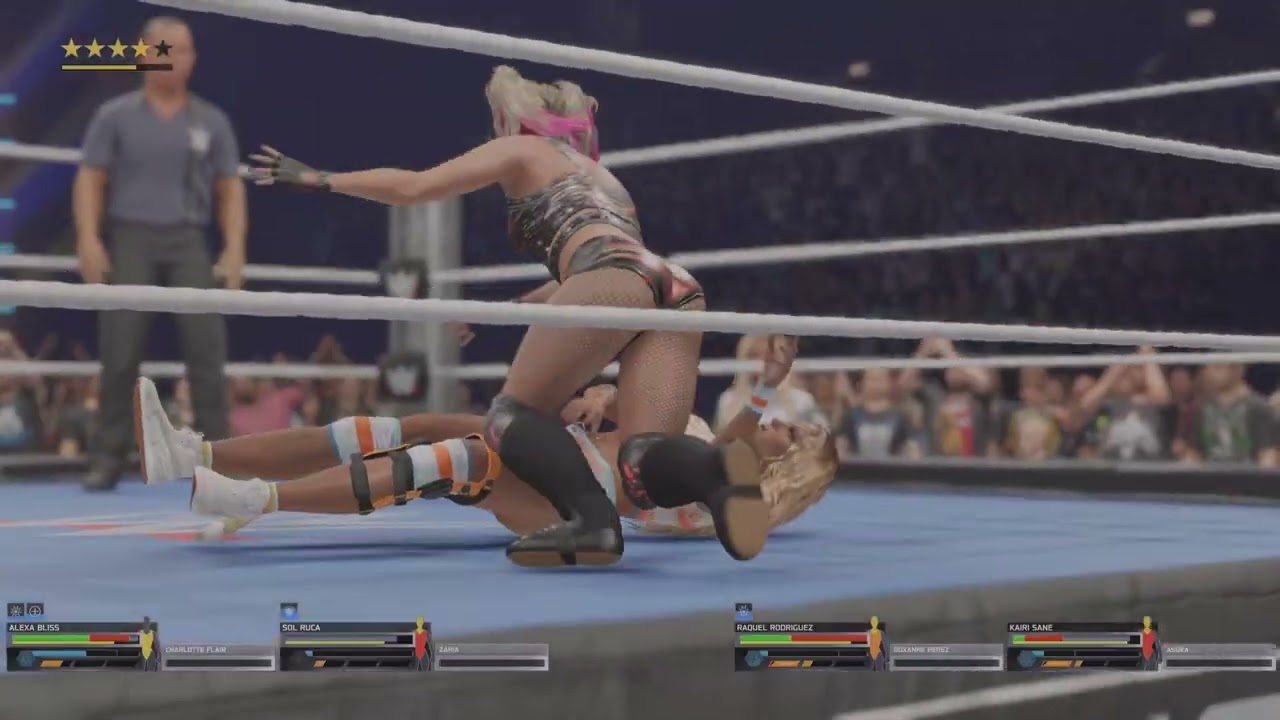Click the sunburst icon above Alexa Bliss
This screenshot has width=1280, height=720.
tap(16, 609)
